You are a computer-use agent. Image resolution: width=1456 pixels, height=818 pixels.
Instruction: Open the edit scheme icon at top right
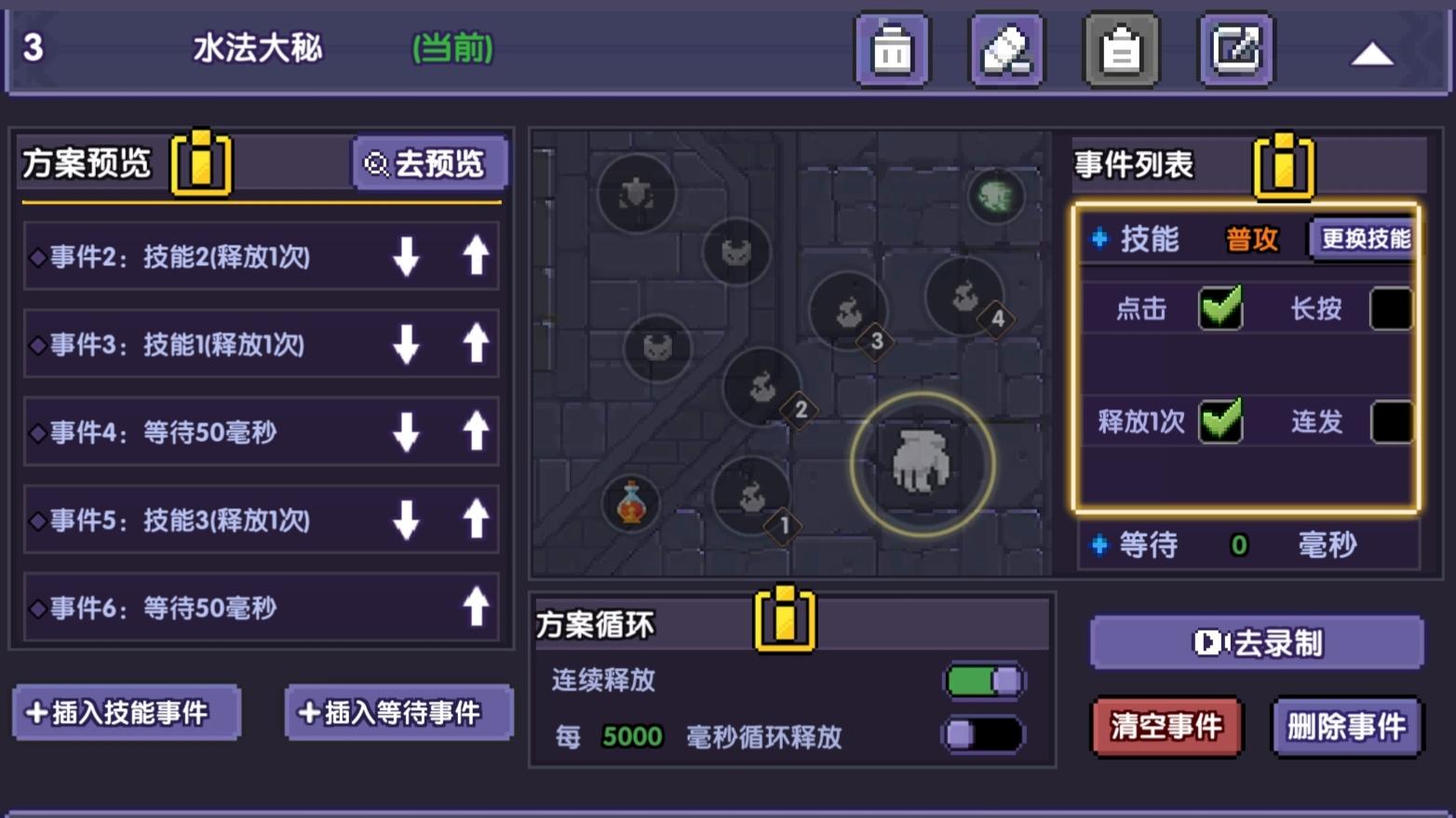1235,50
